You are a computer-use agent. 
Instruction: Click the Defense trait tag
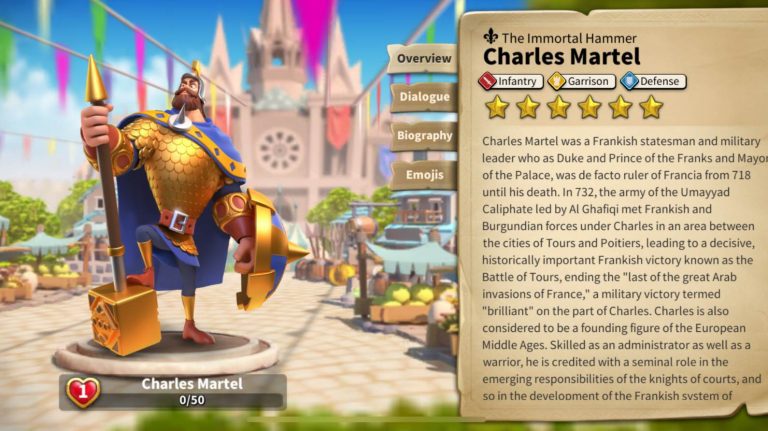pos(652,82)
